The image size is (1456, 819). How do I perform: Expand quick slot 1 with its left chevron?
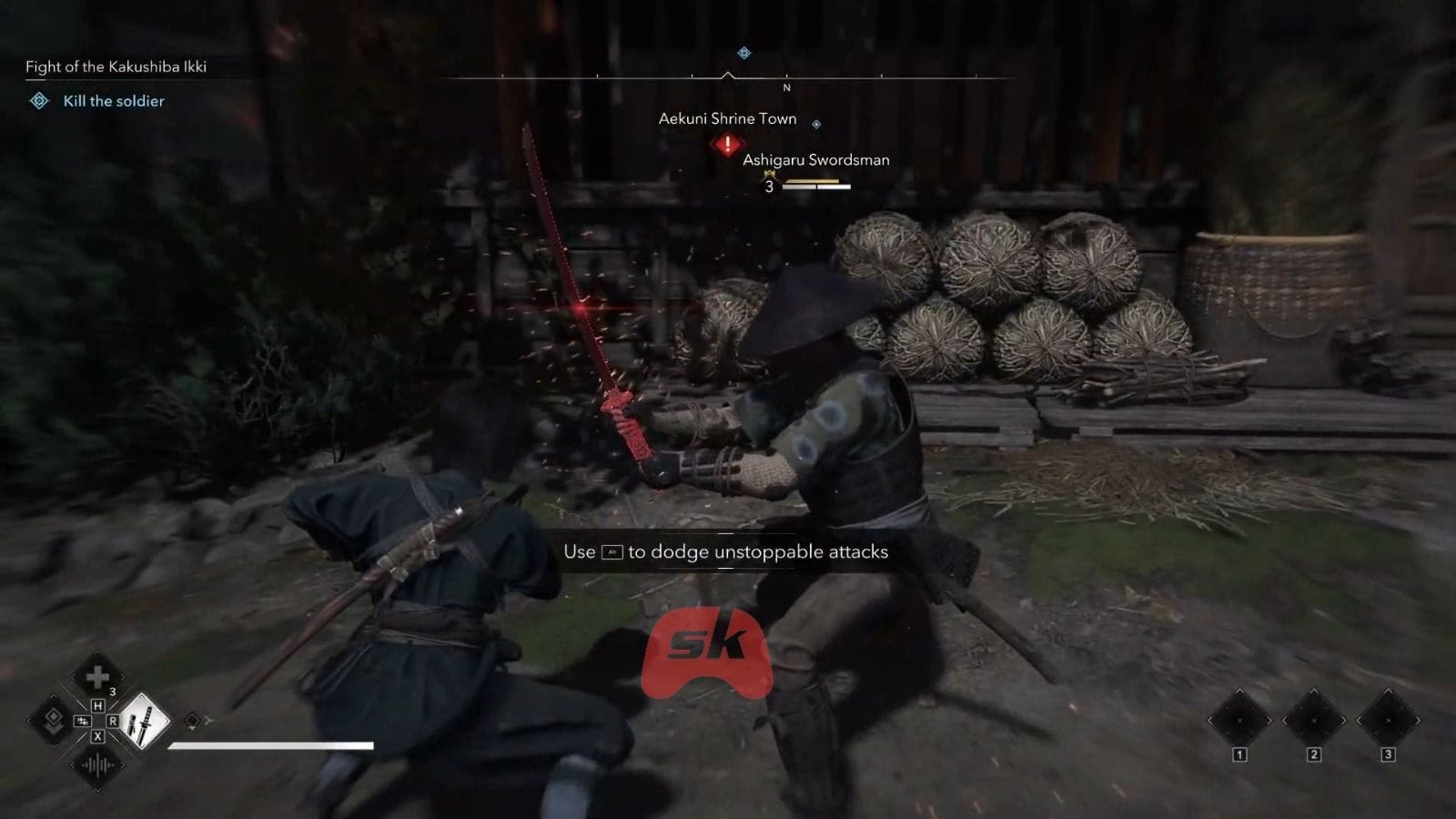(x=1211, y=719)
